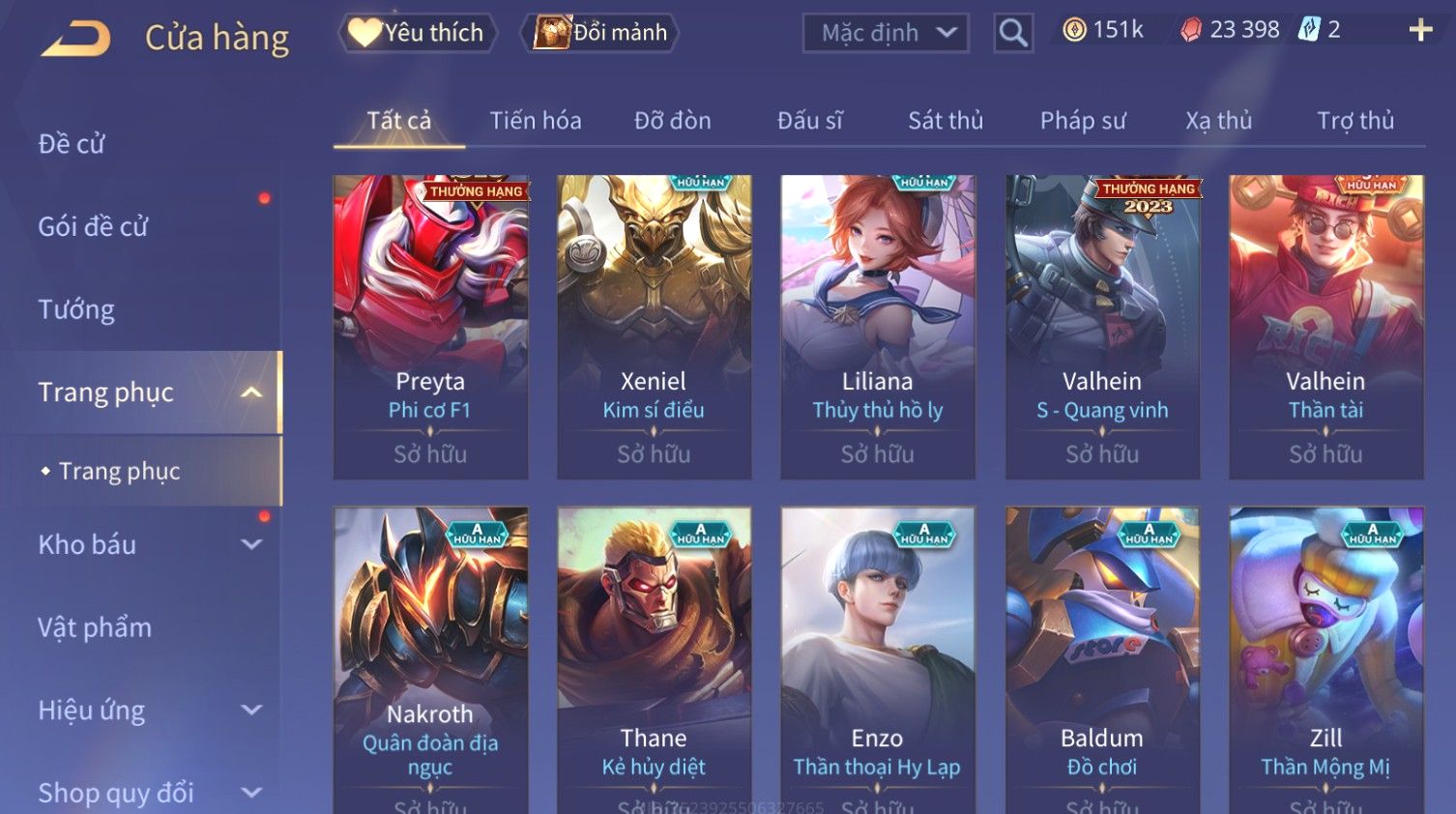Choose the Liliana Thủy thủ hồ ly card

(x=877, y=327)
